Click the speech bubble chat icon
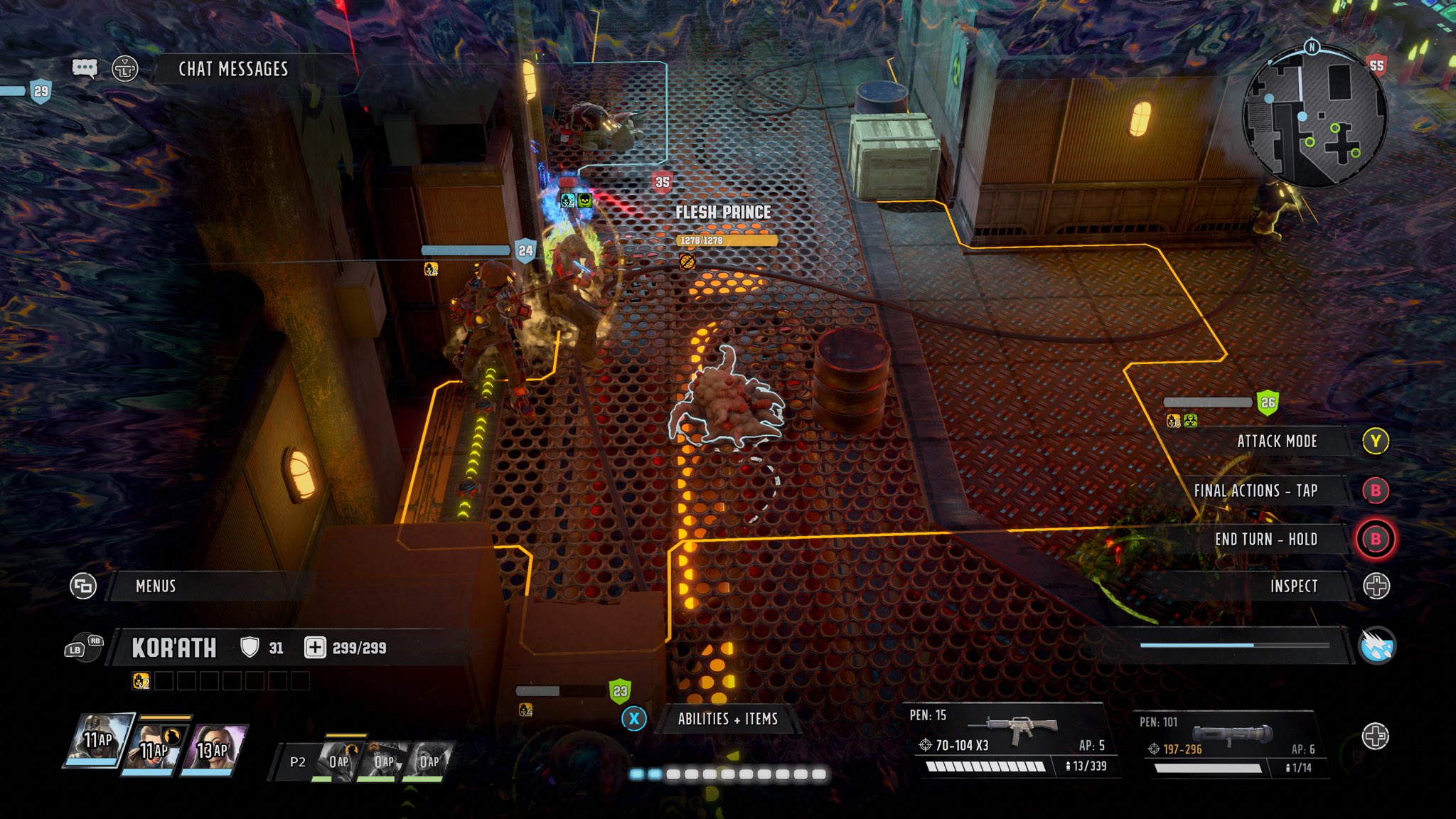Screen dimensions: 1456x819 click(85, 68)
